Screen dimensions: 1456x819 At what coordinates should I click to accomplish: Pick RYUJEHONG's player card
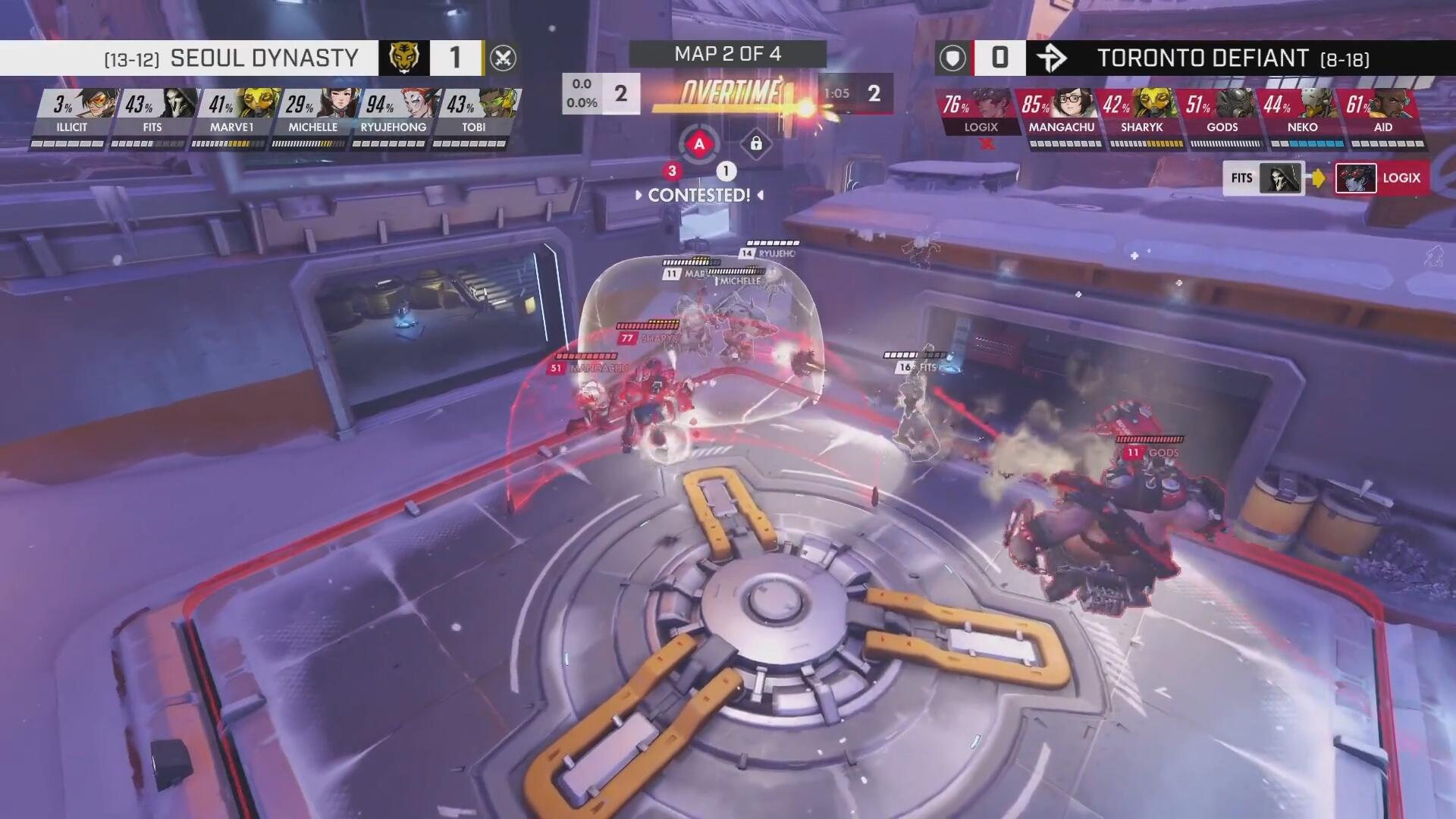click(393, 114)
